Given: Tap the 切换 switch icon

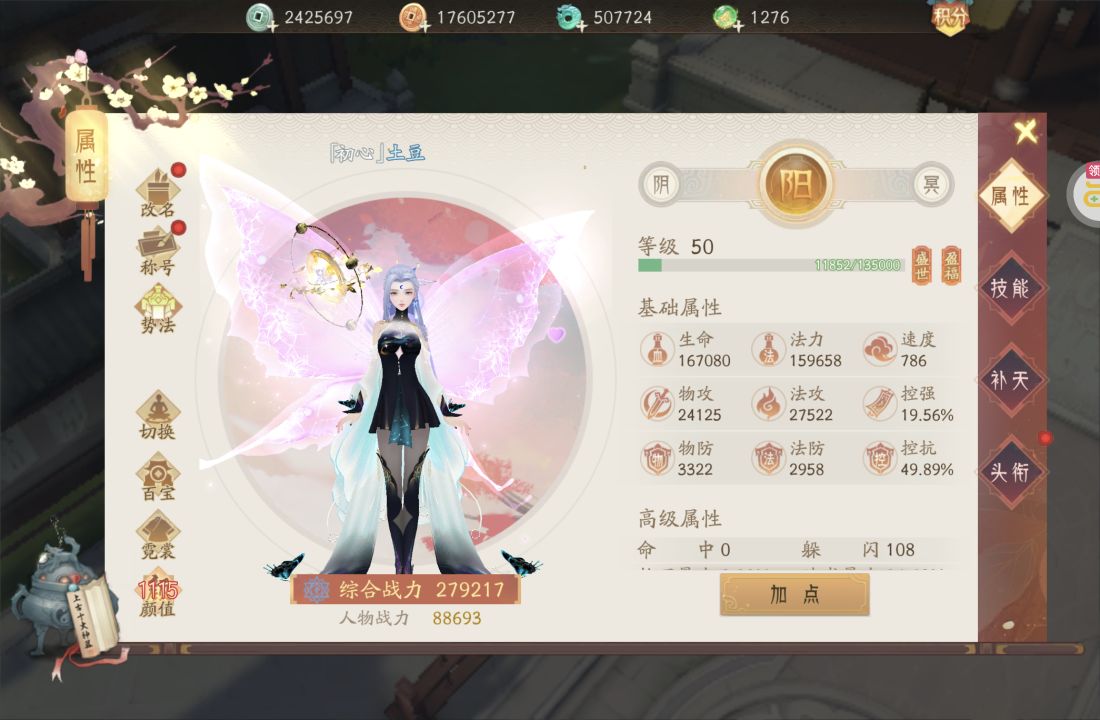Looking at the screenshot, I should click(158, 414).
